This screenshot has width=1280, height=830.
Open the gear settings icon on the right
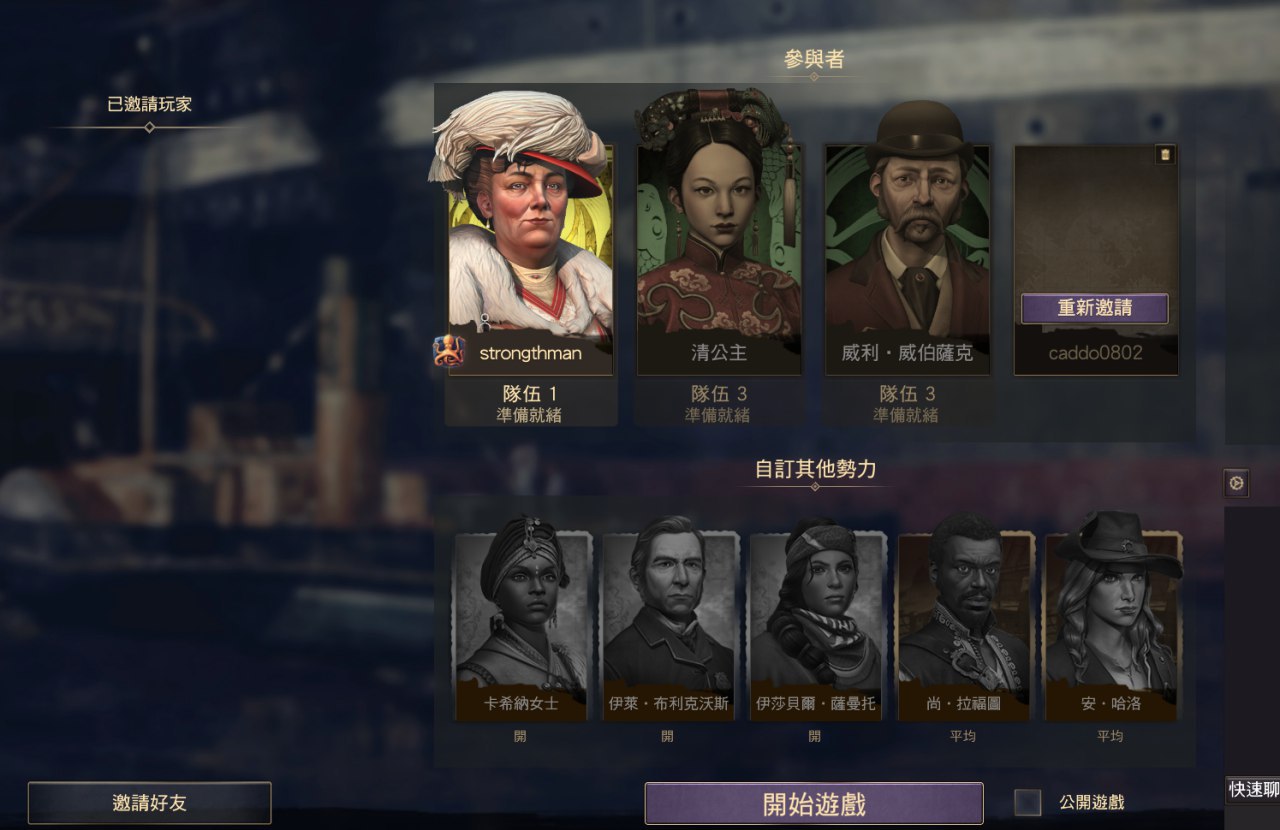[1237, 484]
